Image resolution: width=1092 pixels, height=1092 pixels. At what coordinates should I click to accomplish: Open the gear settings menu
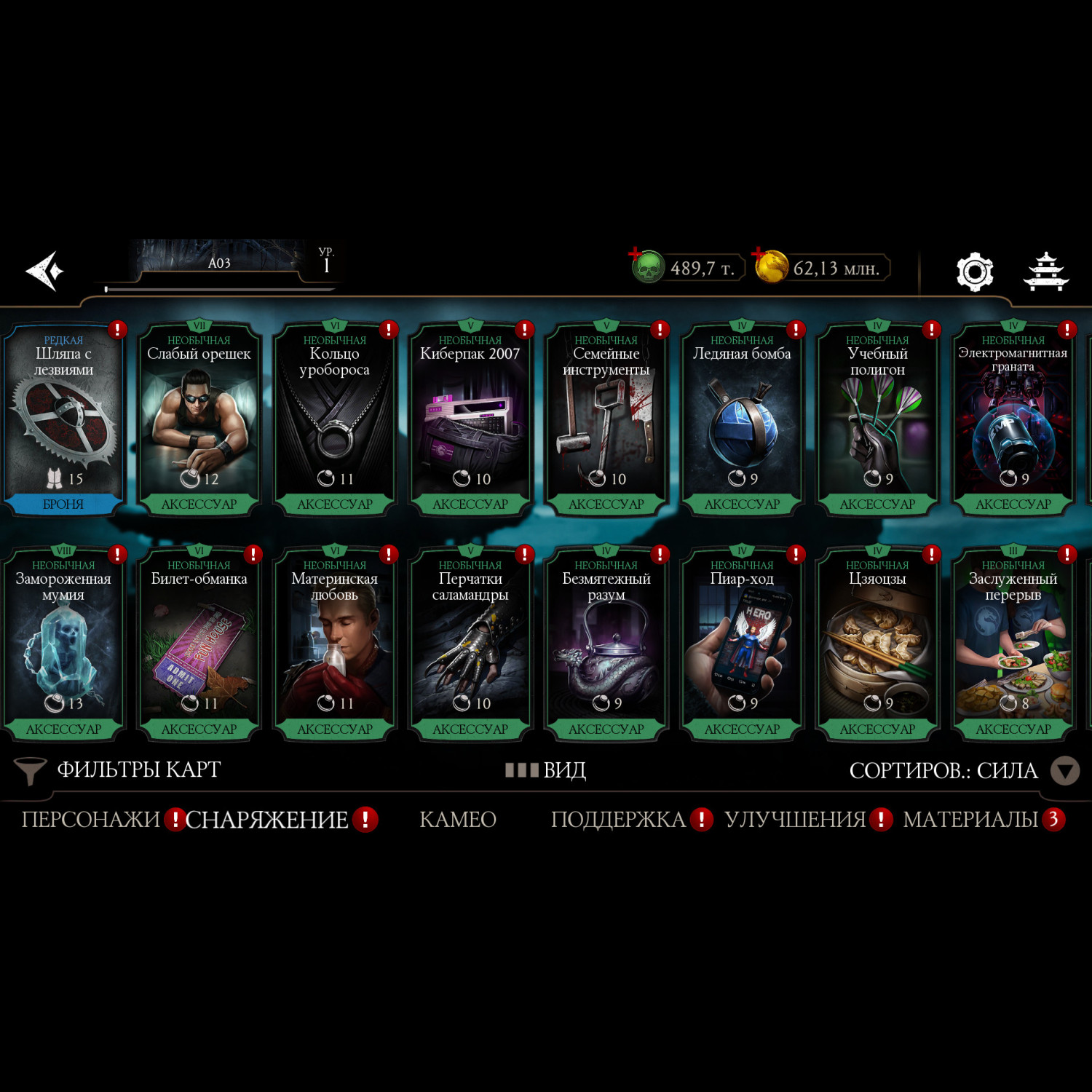(974, 272)
